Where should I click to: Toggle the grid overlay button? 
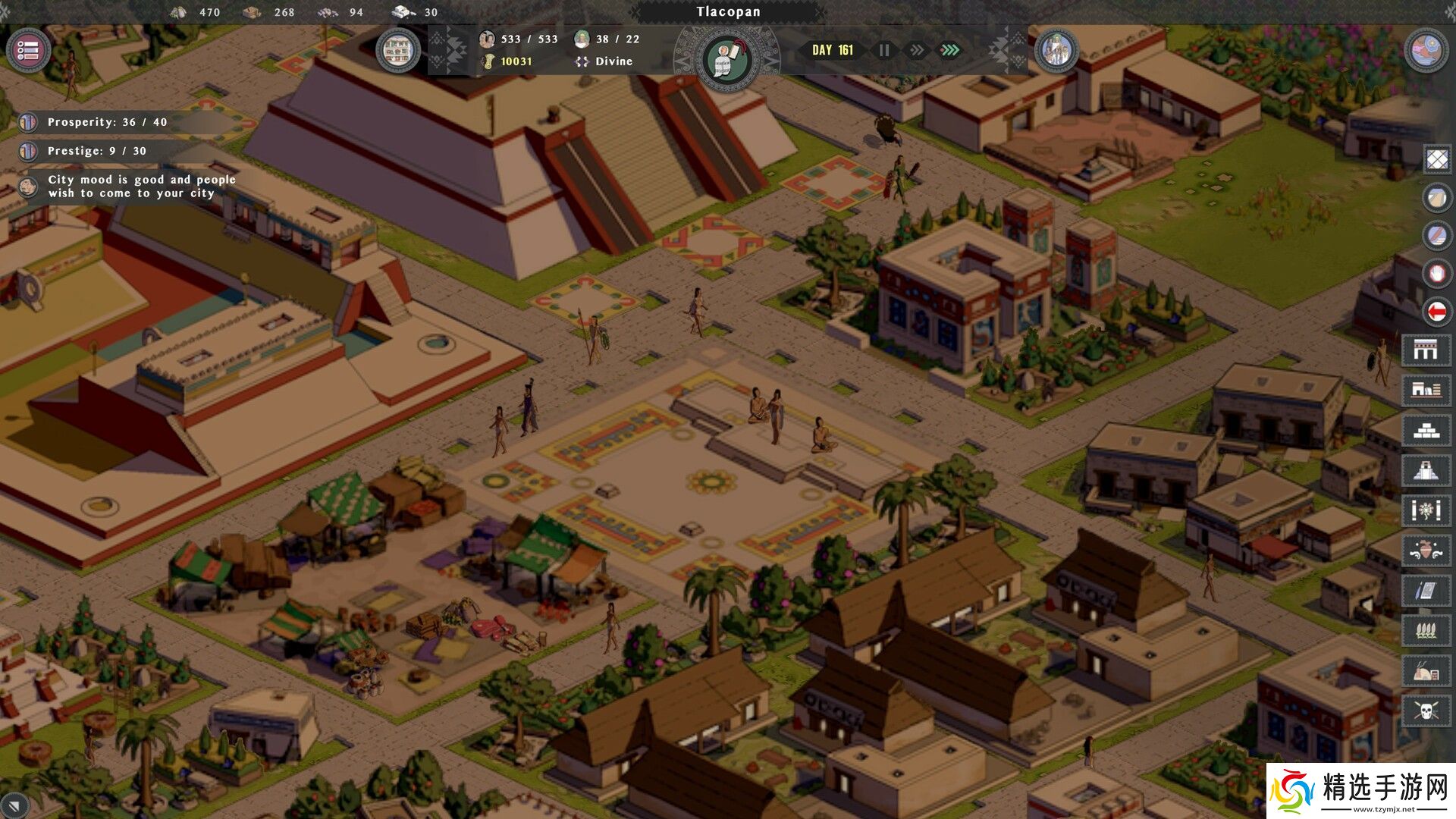pos(1437,159)
